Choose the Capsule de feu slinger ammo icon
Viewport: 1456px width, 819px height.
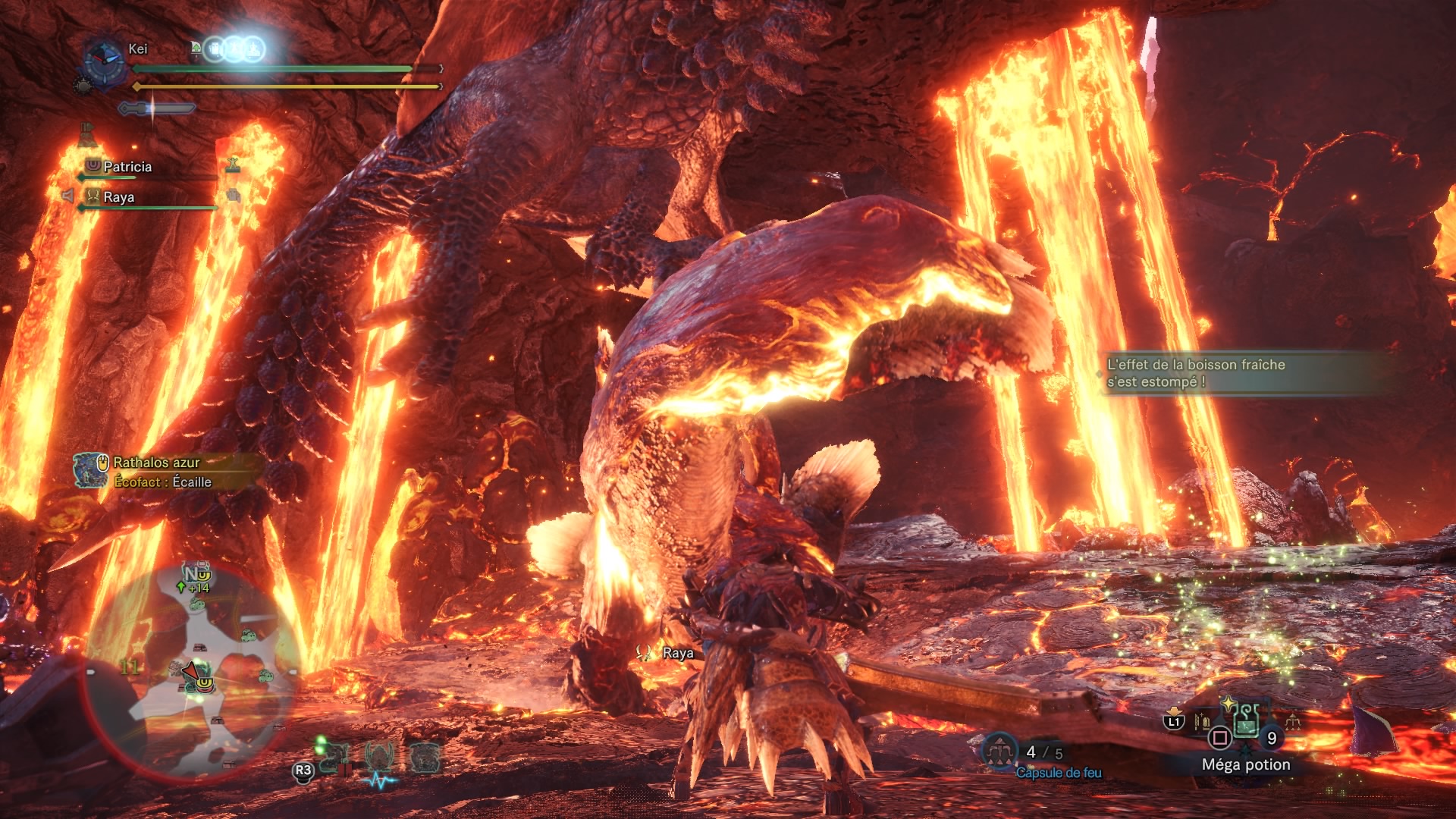[x=999, y=751]
